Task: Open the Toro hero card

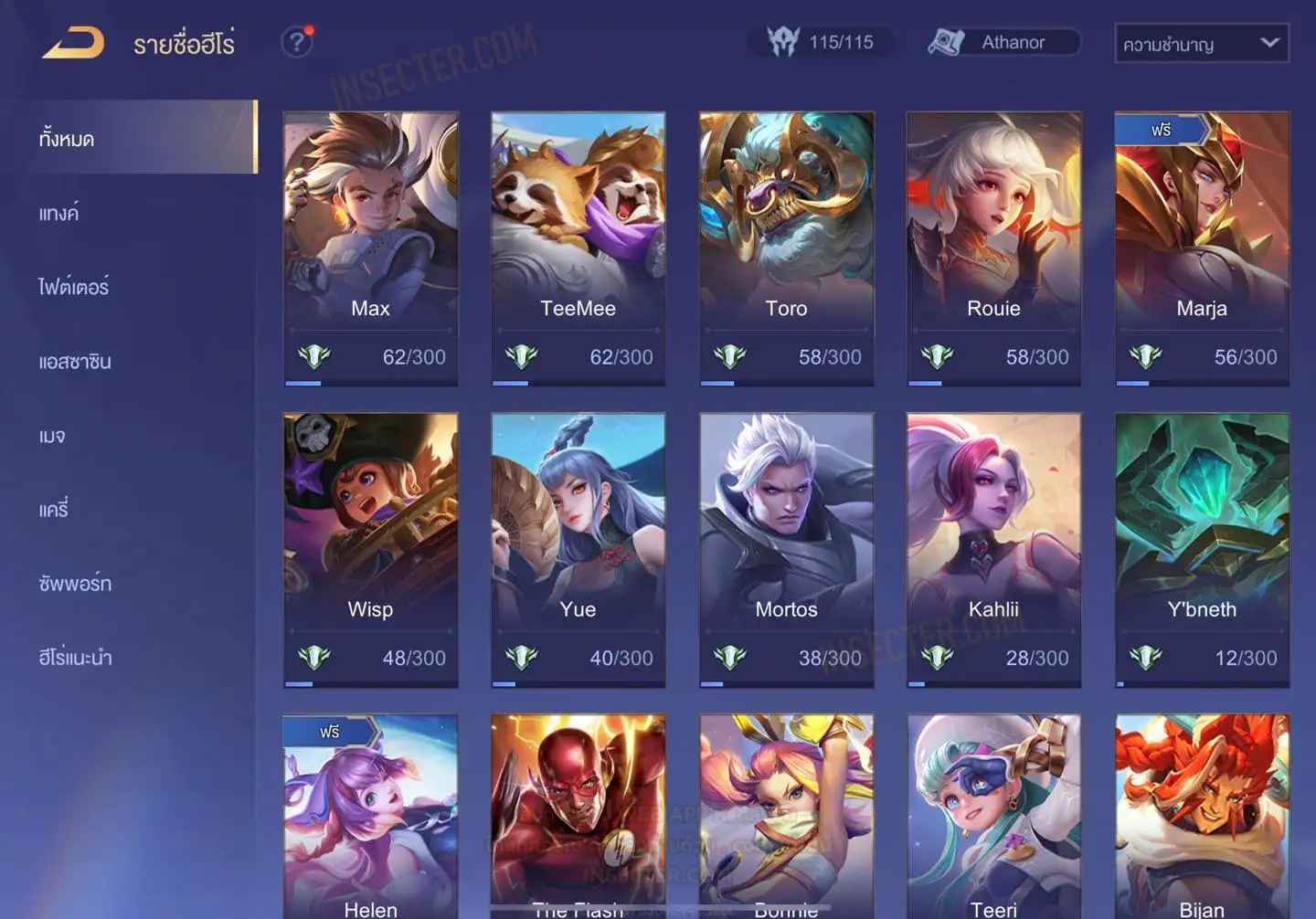Action: pos(786,248)
